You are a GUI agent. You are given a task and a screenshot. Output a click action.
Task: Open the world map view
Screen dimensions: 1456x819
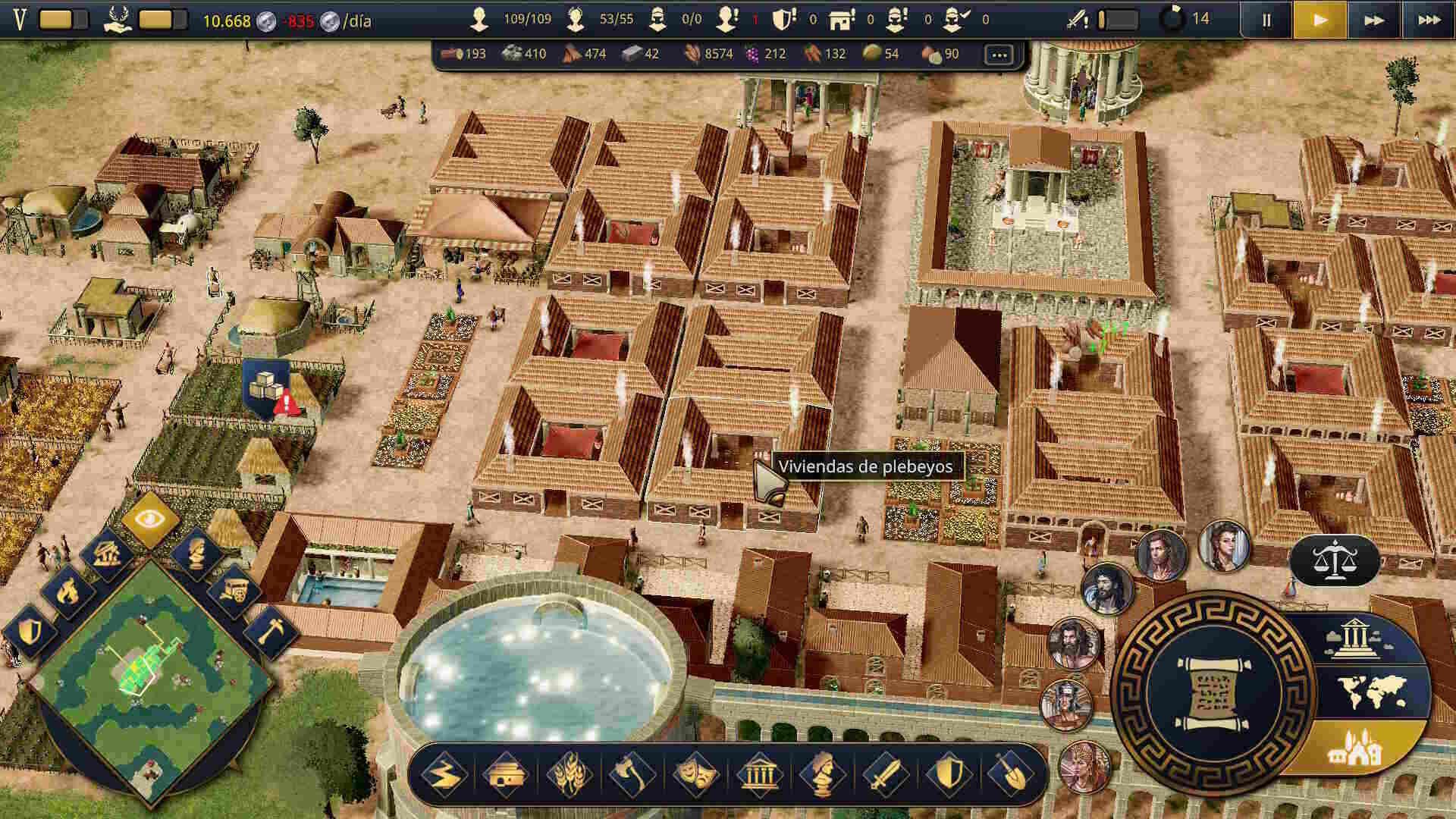[1373, 692]
